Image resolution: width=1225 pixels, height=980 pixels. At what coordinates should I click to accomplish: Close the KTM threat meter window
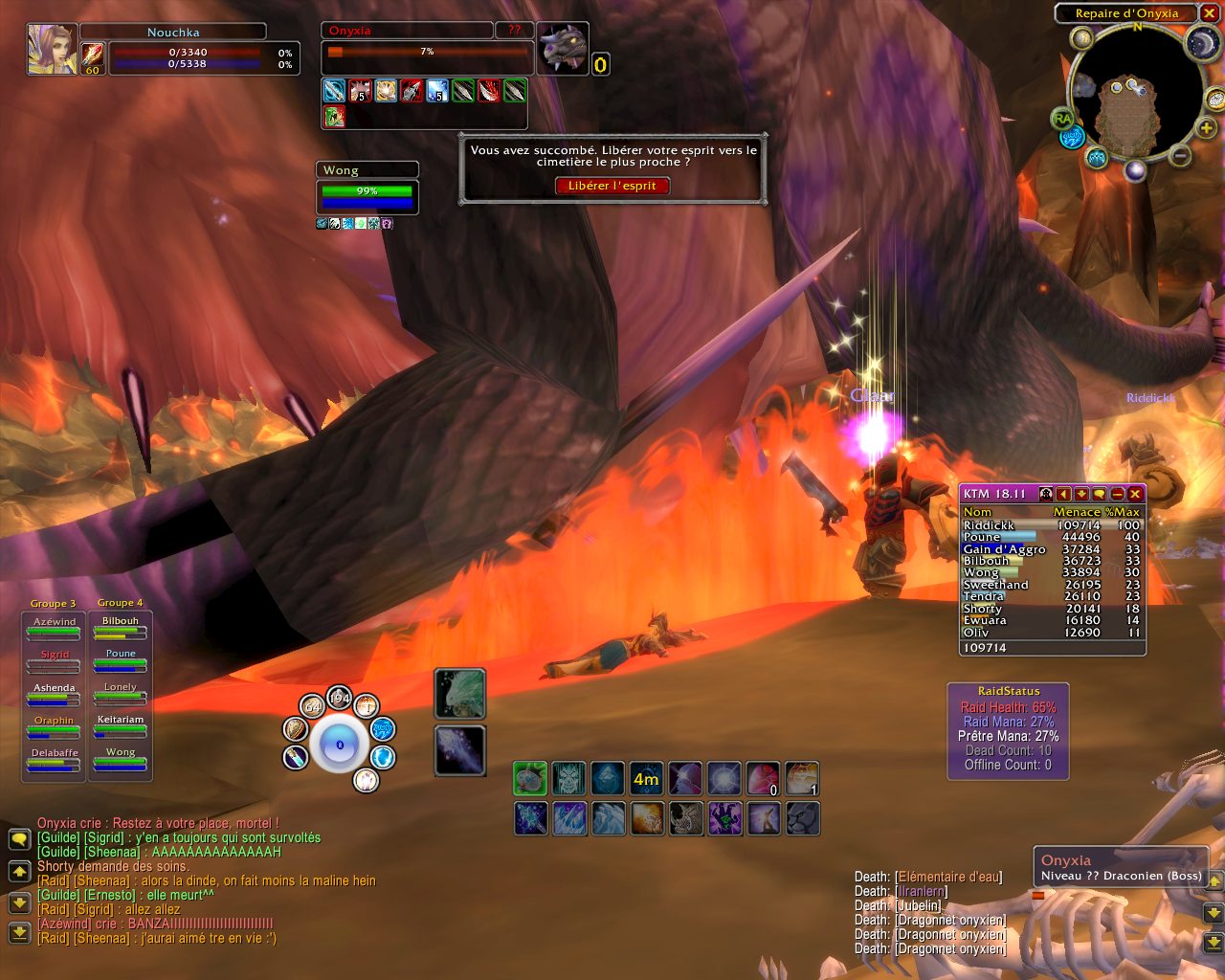click(1135, 494)
